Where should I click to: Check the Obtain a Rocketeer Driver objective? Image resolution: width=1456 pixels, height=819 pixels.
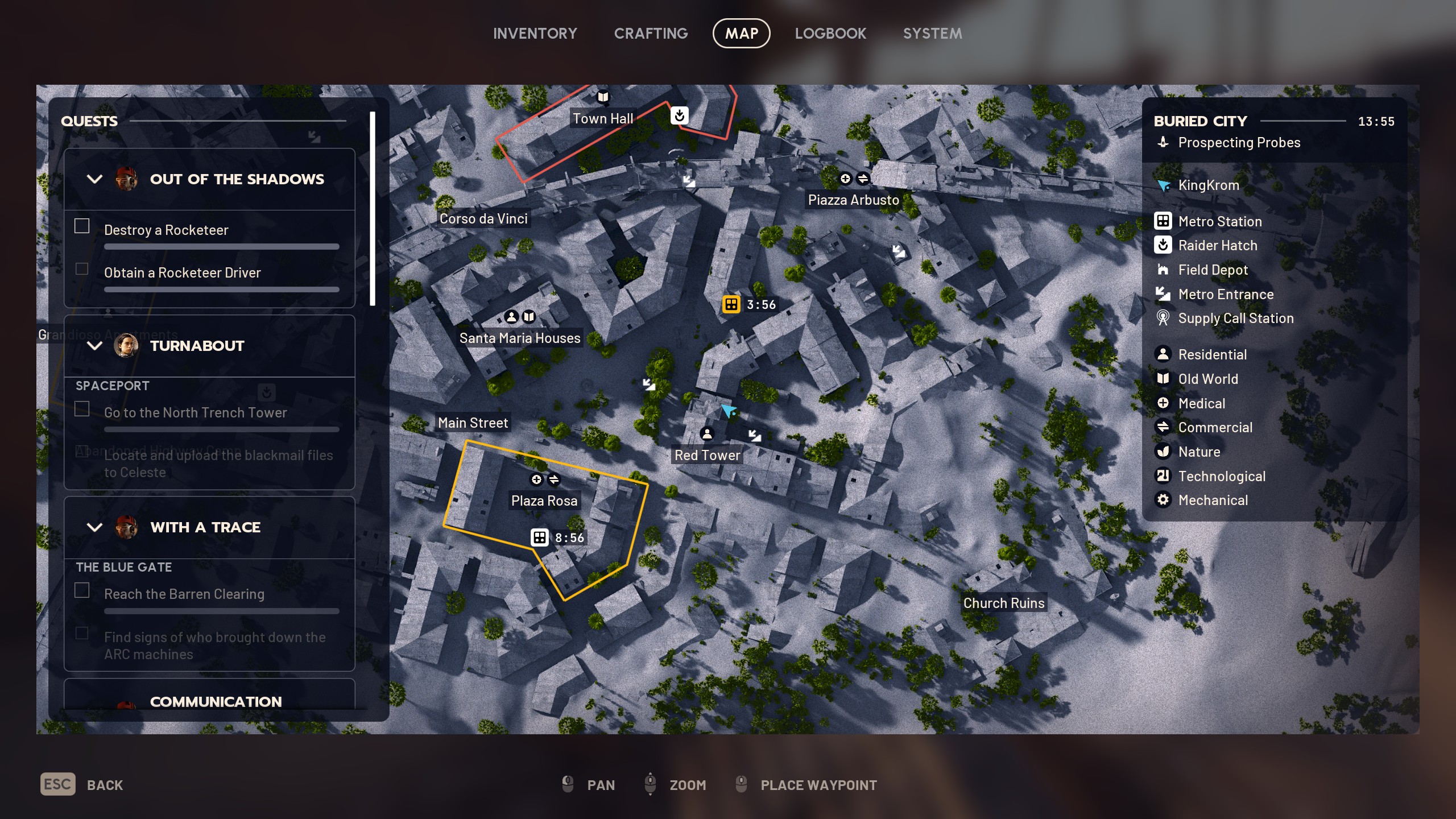[82, 268]
